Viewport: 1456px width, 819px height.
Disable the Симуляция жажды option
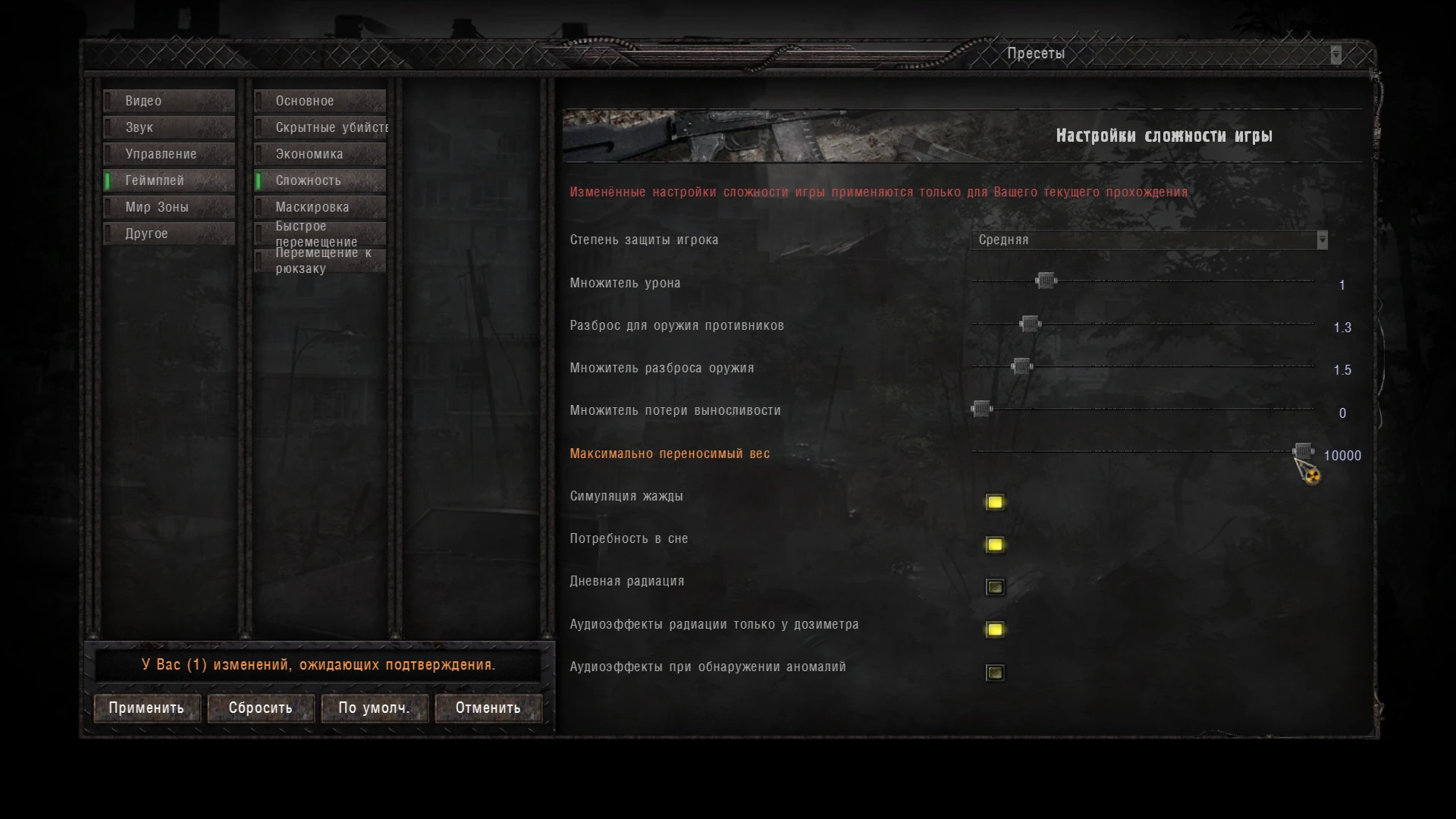point(994,502)
